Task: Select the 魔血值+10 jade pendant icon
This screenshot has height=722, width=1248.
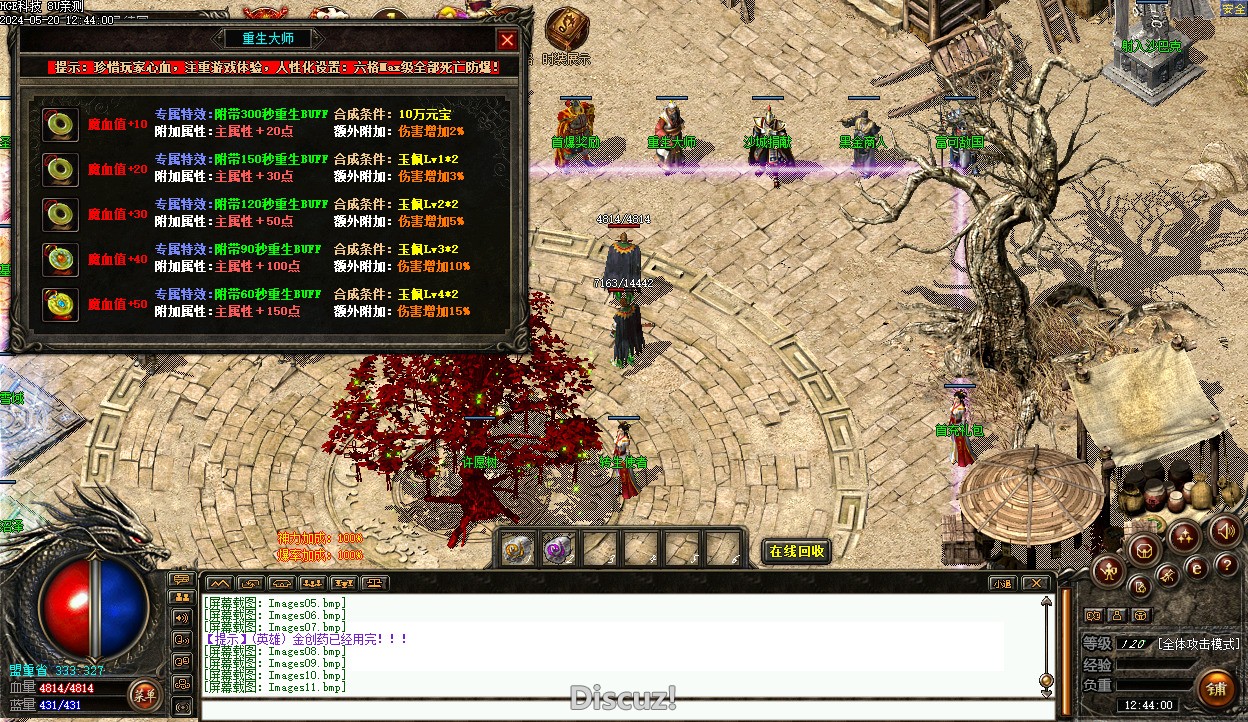Action: (61, 124)
